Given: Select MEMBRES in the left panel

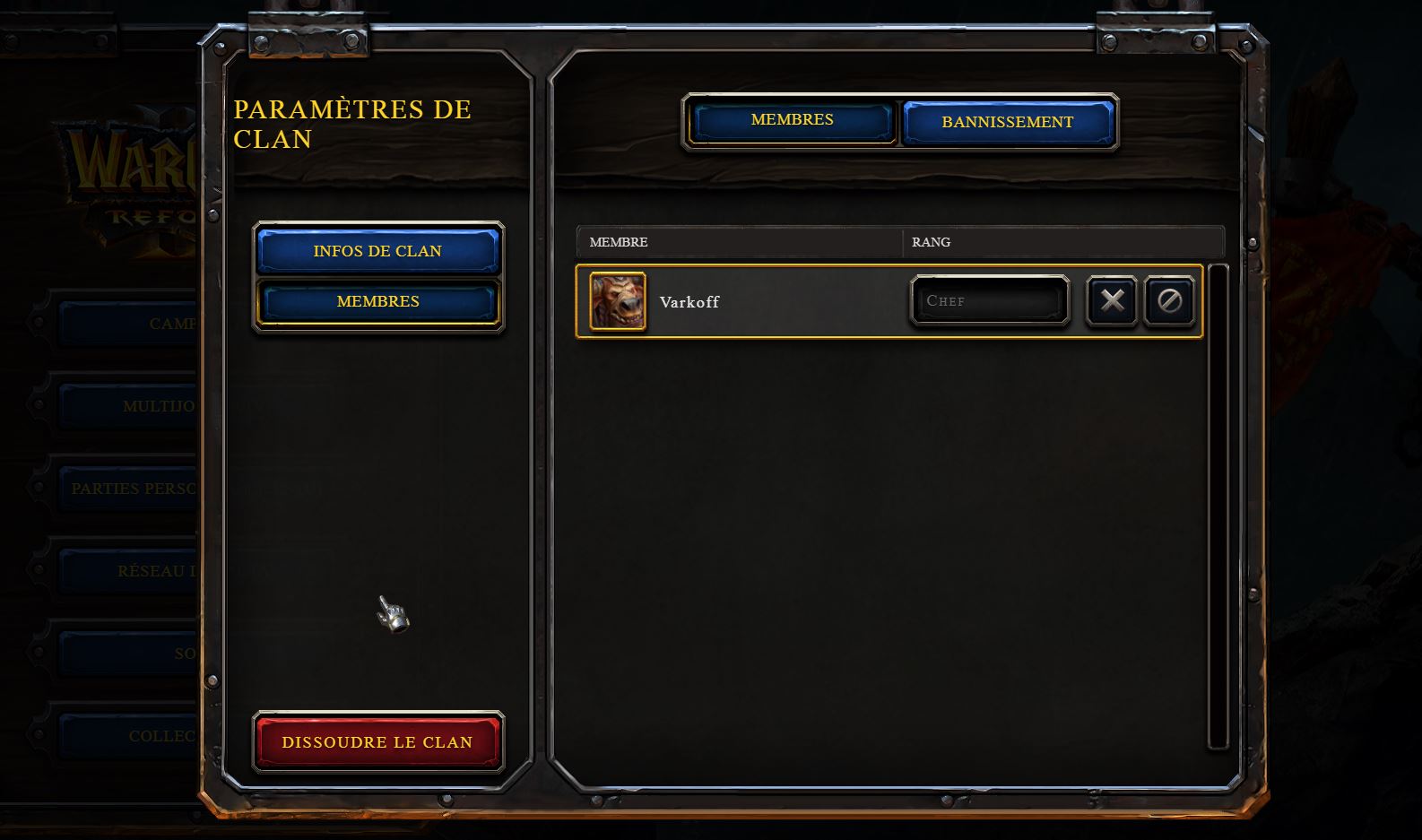Looking at the screenshot, I should (377, 301).
